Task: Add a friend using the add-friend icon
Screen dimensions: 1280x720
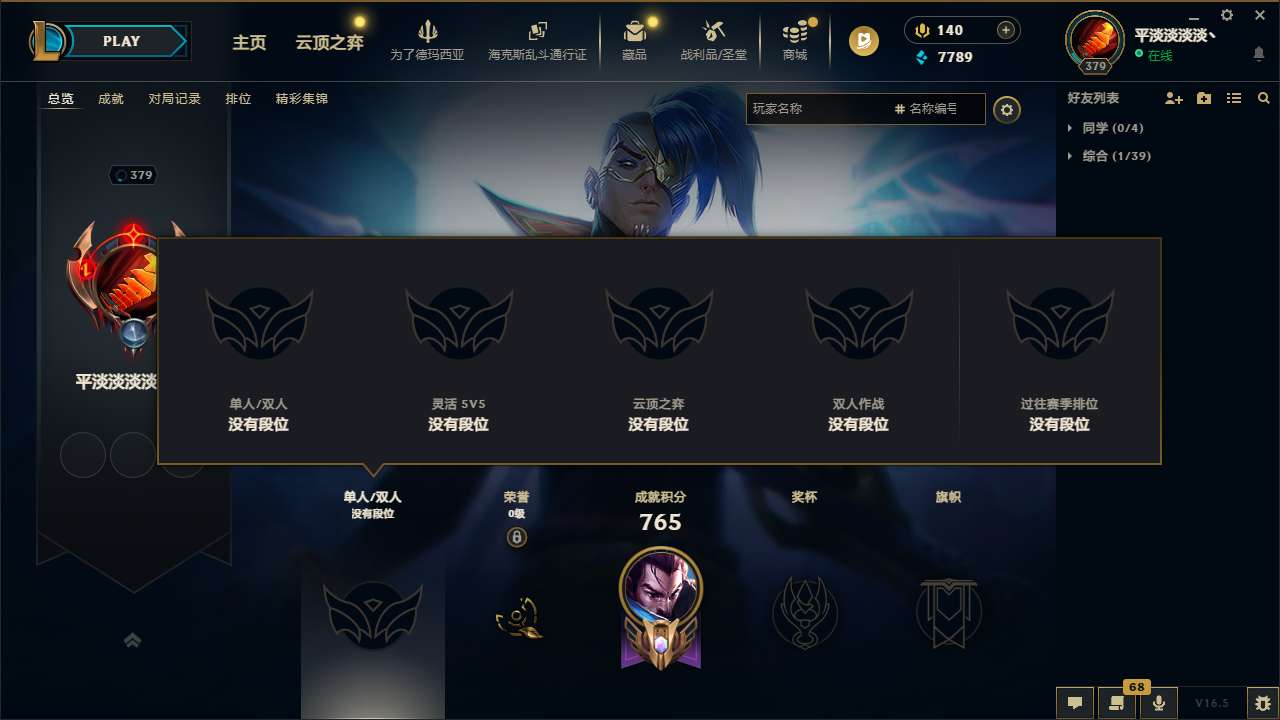Action: click(1172, 98)
